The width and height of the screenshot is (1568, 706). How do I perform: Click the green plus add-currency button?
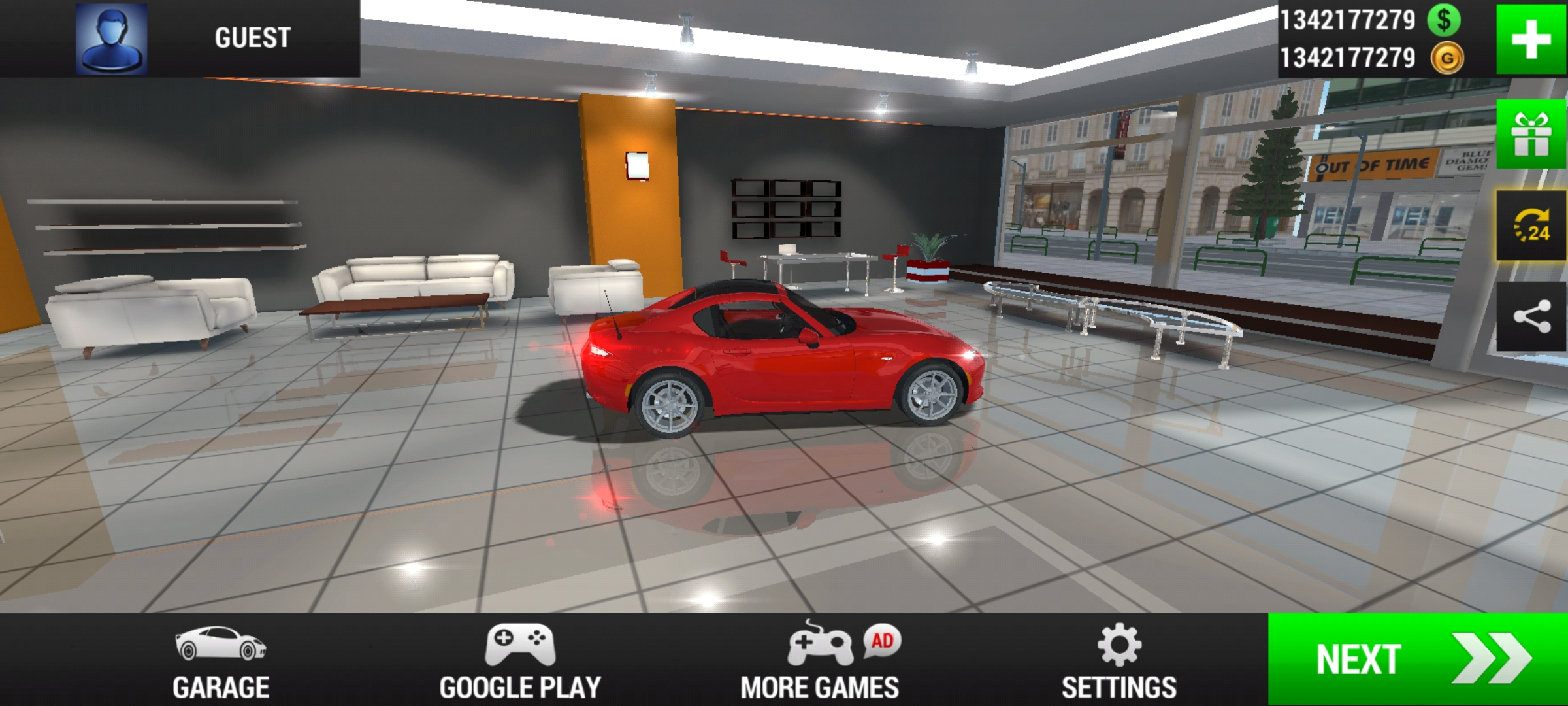1531,39
